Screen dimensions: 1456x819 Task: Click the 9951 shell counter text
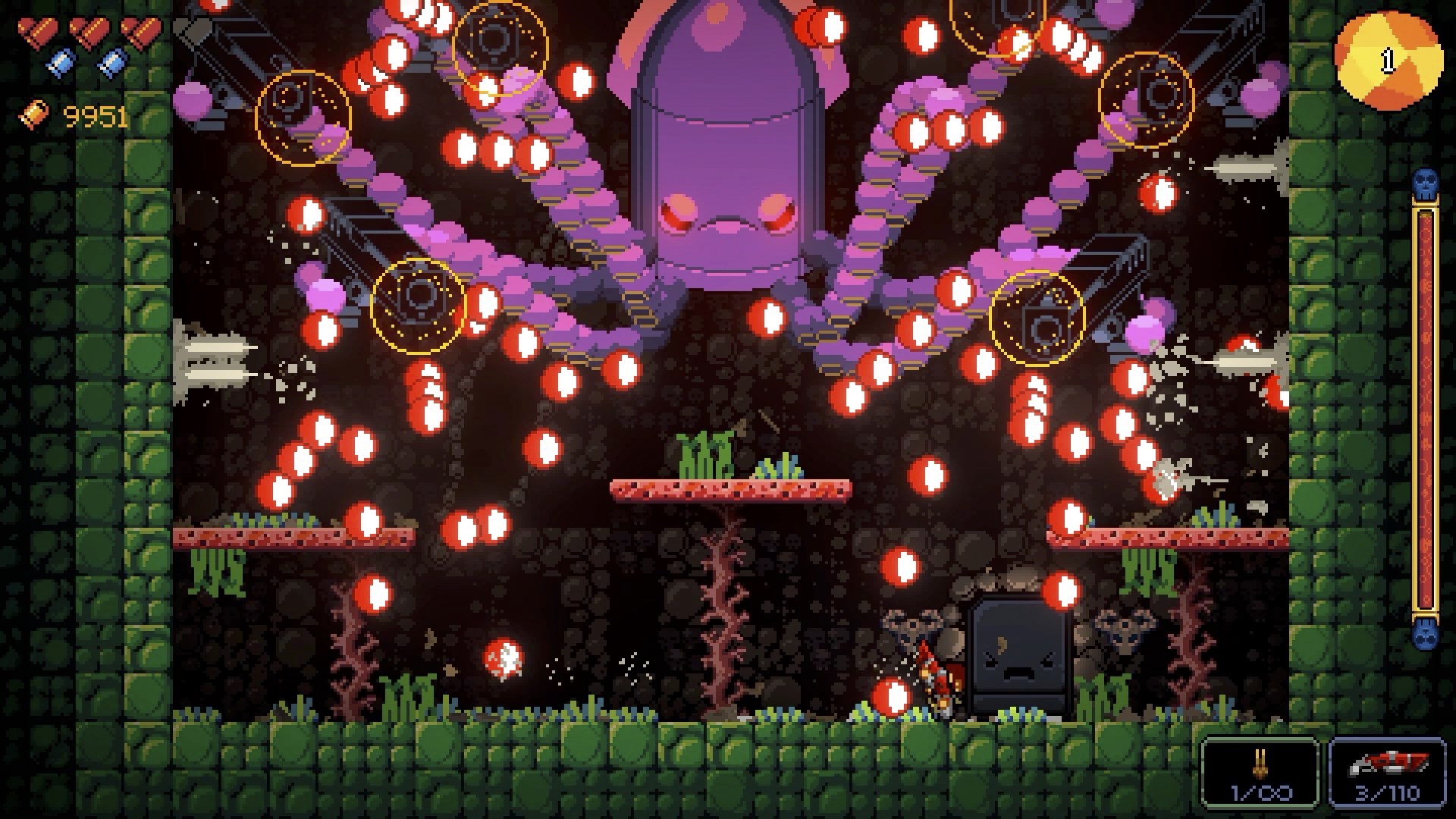[93, 115]
